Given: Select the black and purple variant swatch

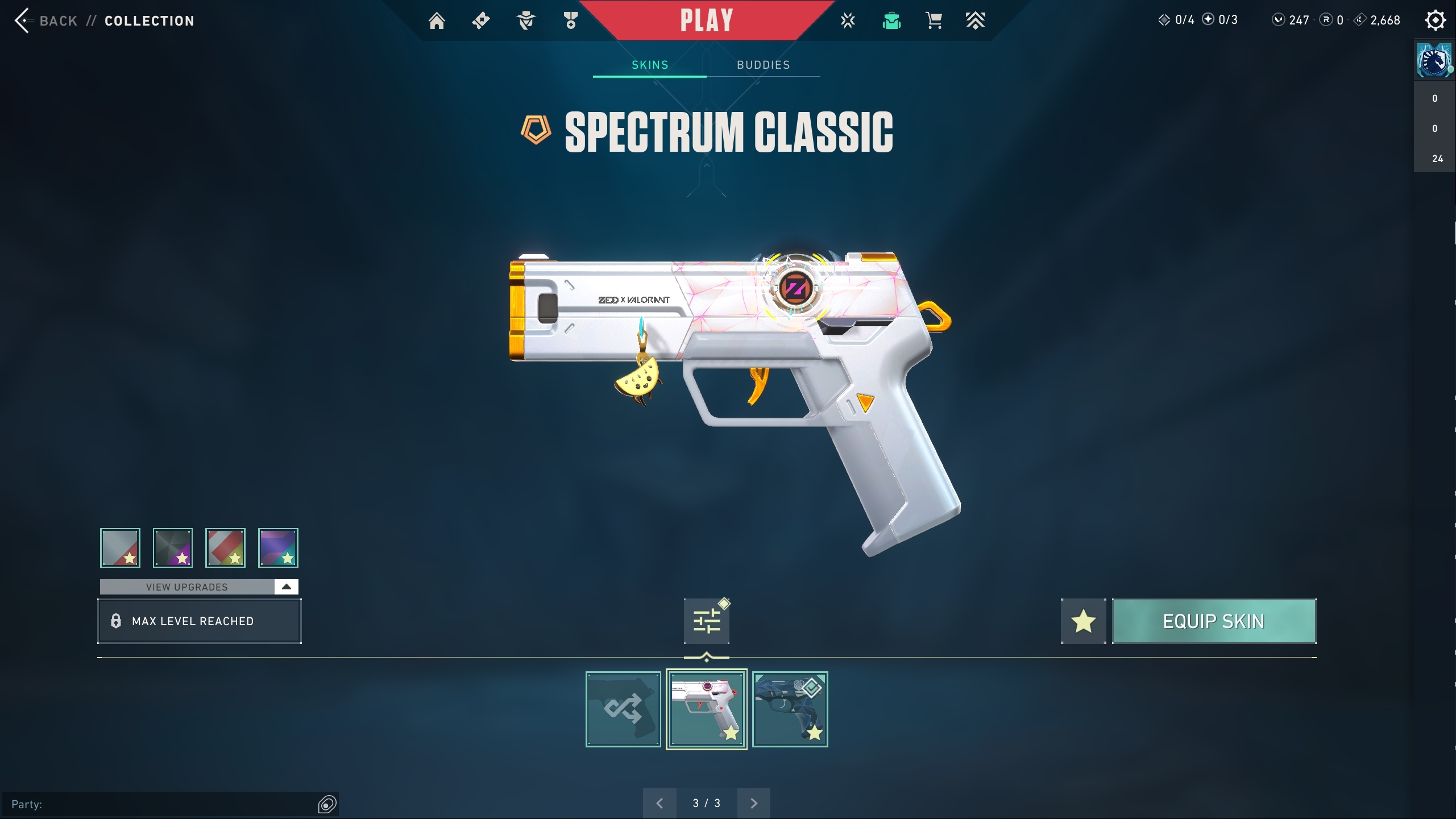Looking at the screenshot, I should (173, 548).
